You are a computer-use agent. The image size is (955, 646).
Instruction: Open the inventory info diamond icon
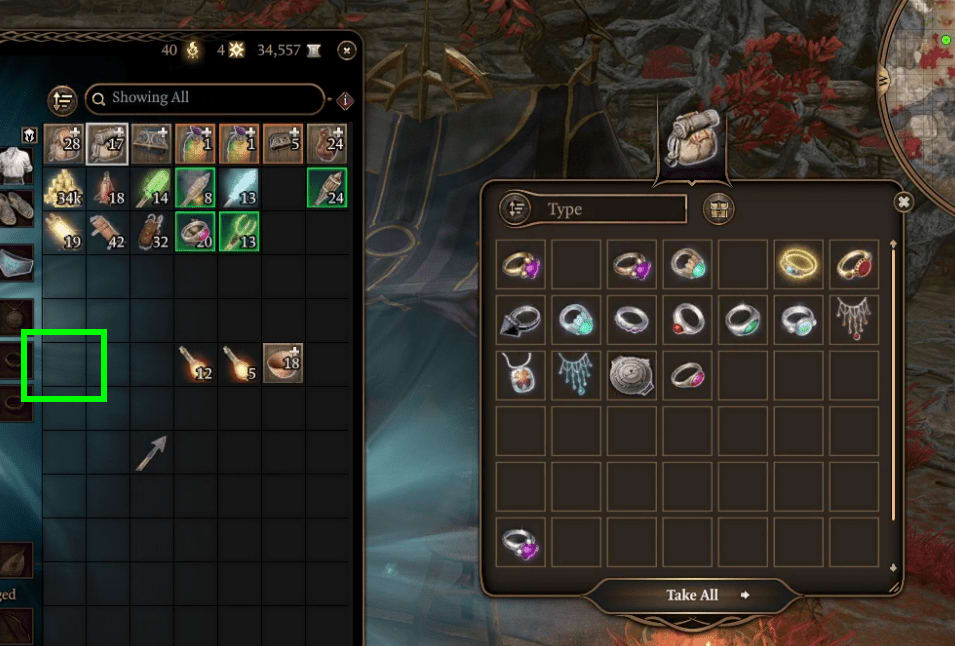click(x=345, y=100)
